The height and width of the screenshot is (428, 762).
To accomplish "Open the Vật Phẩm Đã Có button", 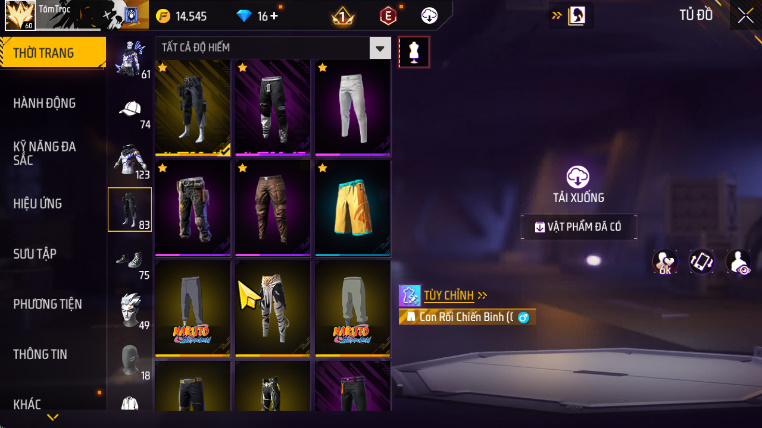I will coord(578,227).
